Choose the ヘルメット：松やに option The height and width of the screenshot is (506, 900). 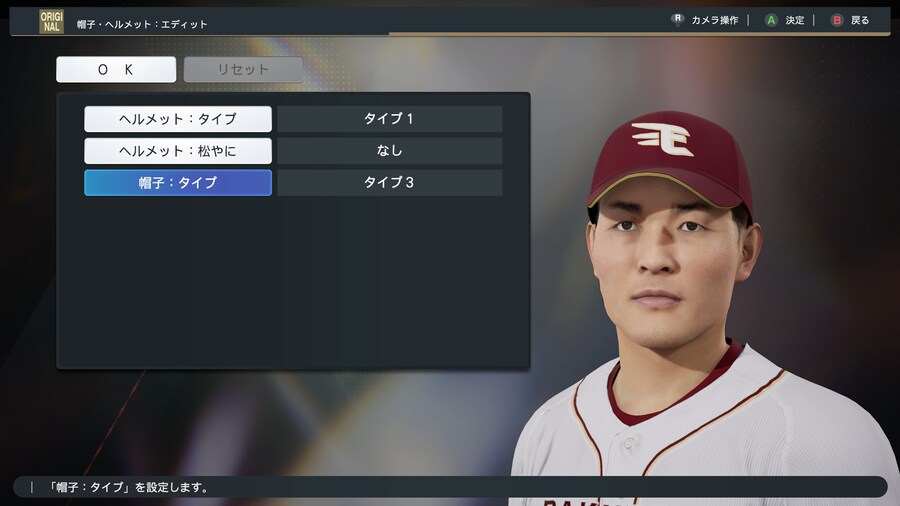pos(178,151)
